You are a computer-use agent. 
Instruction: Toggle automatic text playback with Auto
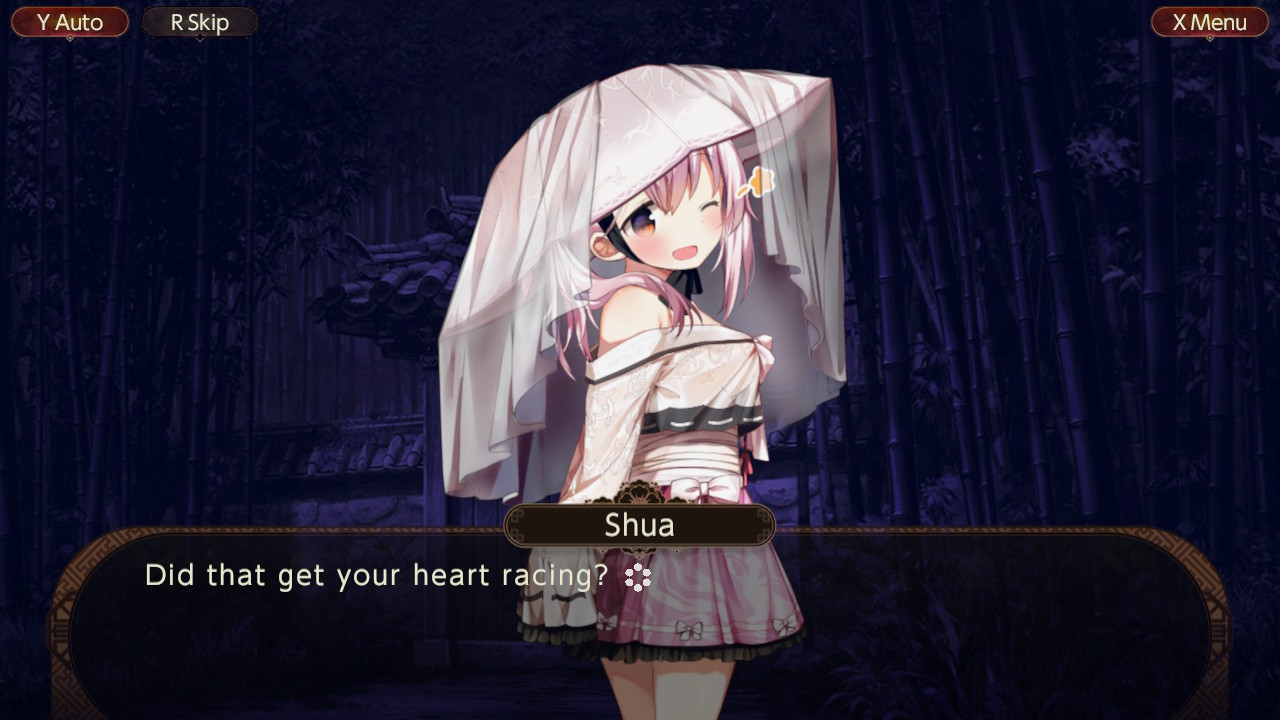click(69, 21)
